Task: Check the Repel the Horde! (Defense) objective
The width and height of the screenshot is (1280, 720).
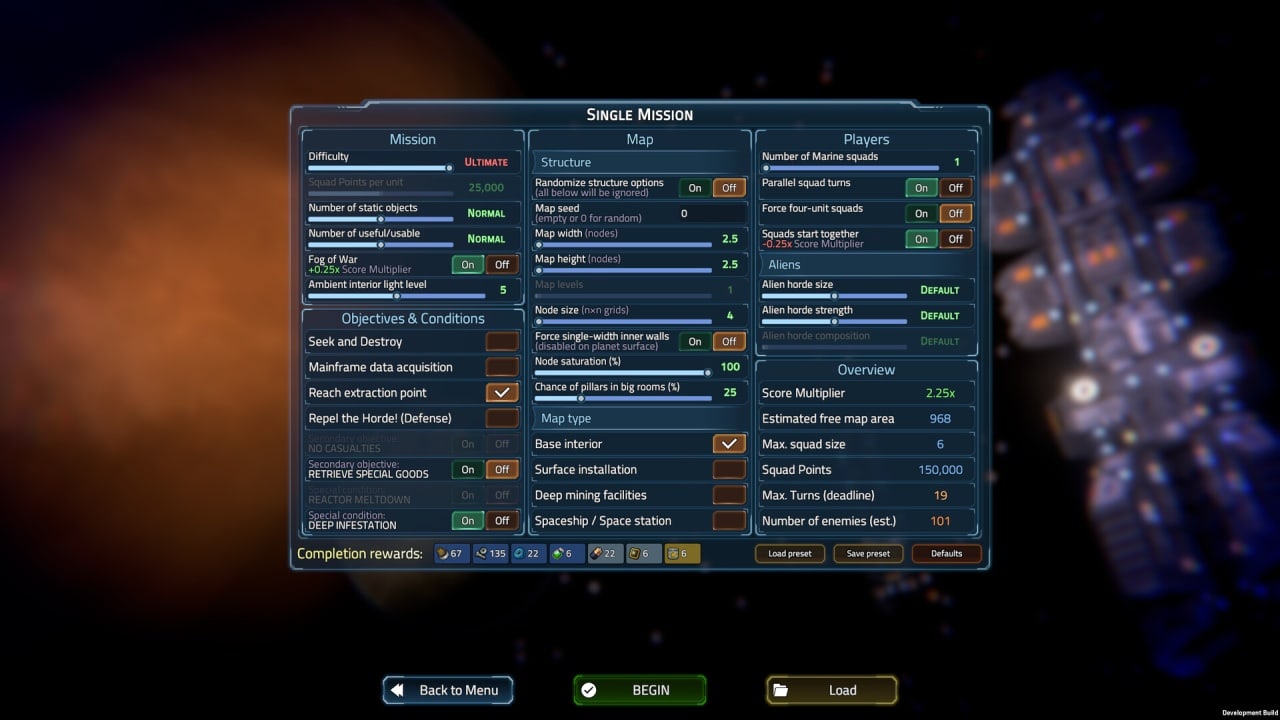Action: point(502,418)
